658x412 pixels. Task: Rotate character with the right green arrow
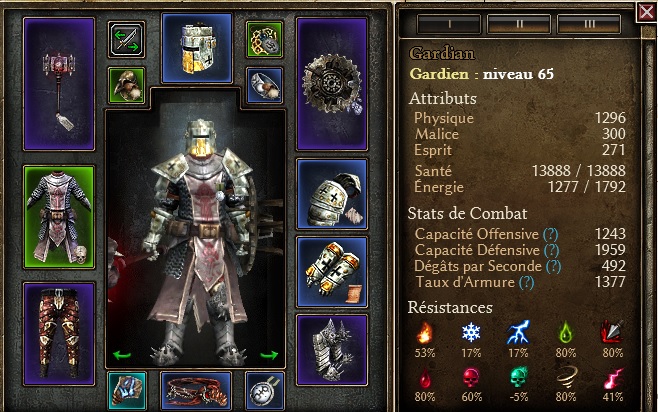tap(269, 354)
